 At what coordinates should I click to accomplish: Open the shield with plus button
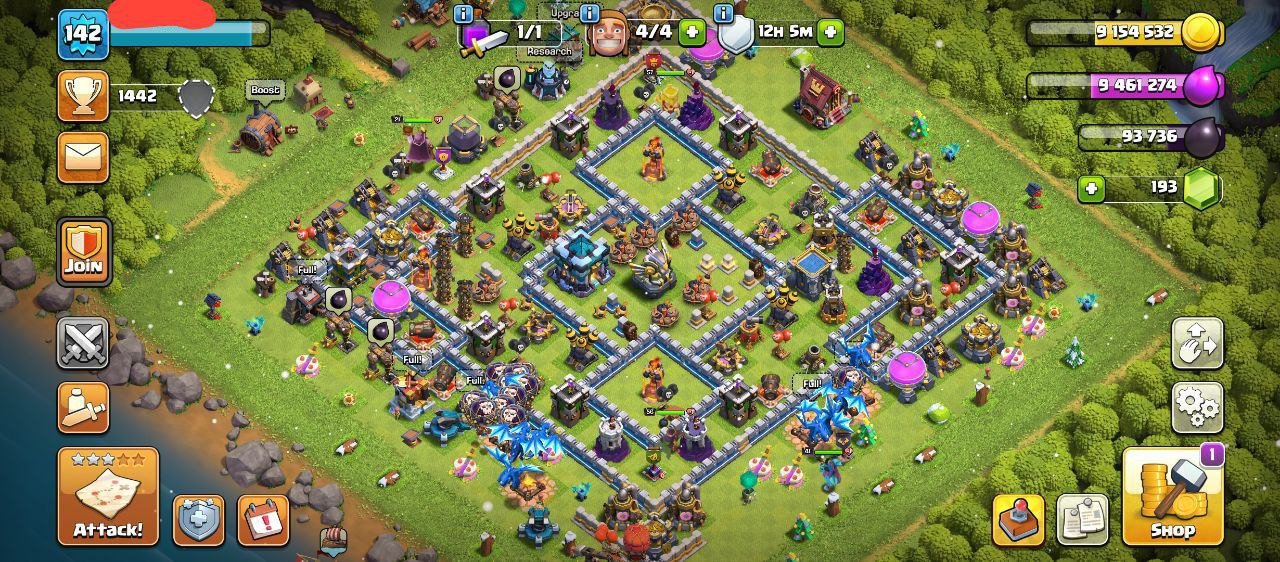coord(199,520)
